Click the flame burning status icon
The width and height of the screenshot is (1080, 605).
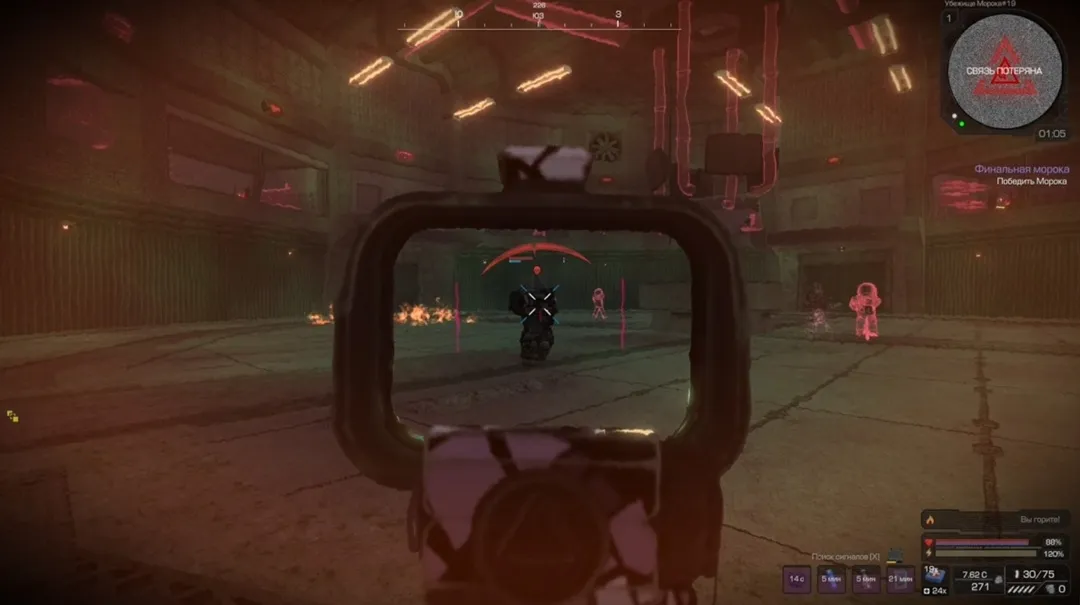(x=932, y=520)
